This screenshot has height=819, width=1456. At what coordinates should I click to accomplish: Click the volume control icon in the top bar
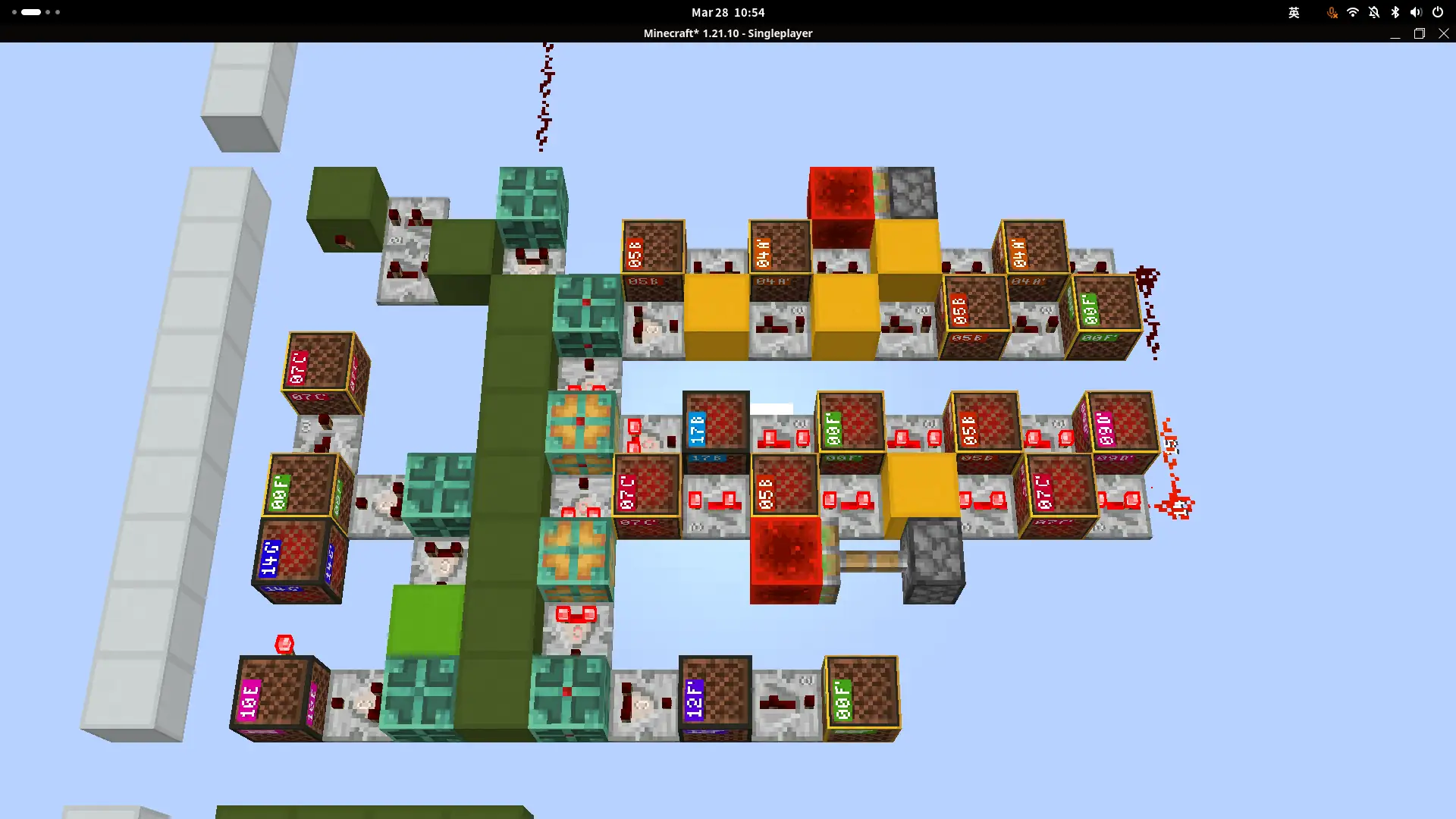pos(1415,12)
